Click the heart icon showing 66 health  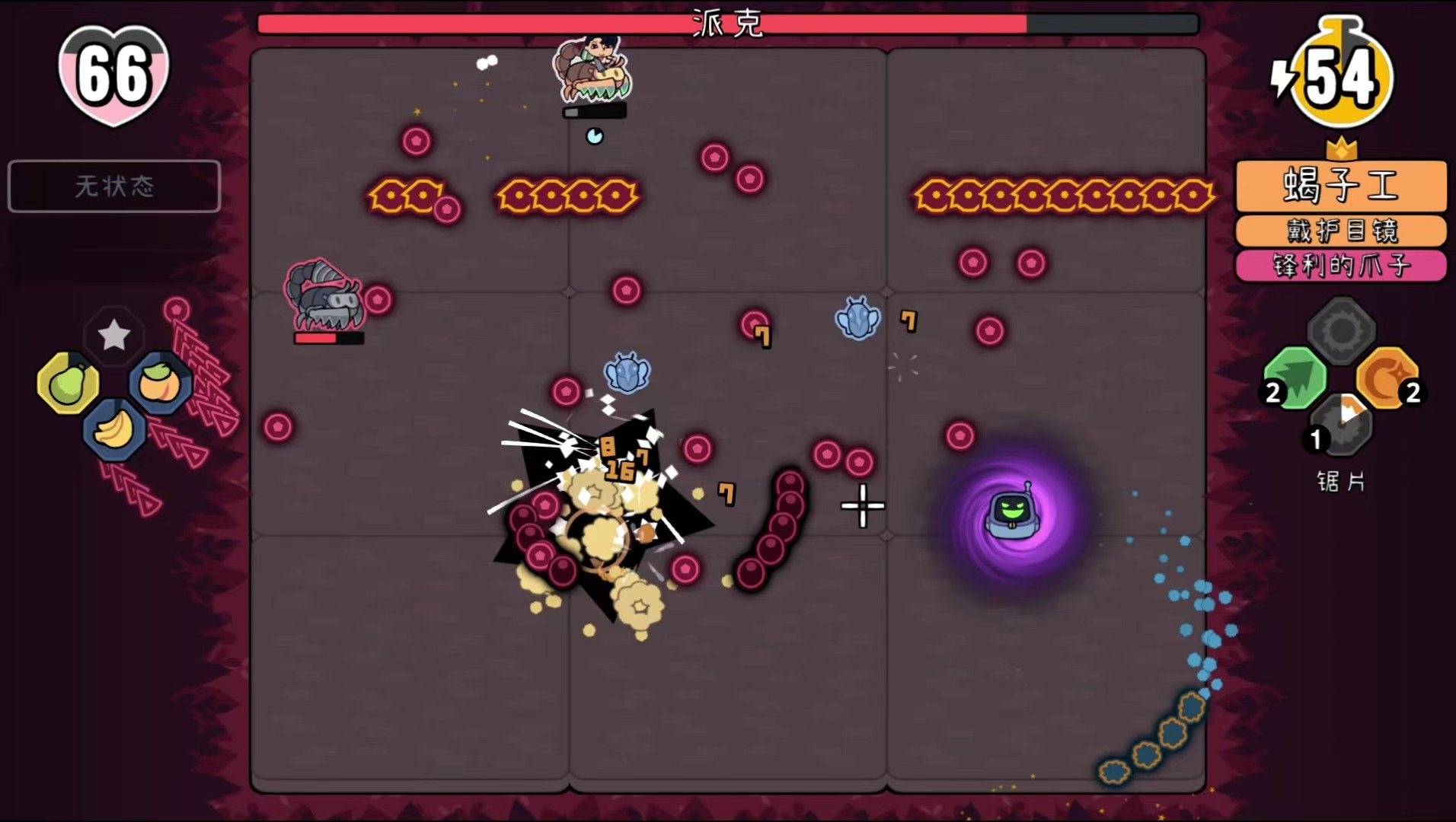pyautogui.click(x=114, y=74)
